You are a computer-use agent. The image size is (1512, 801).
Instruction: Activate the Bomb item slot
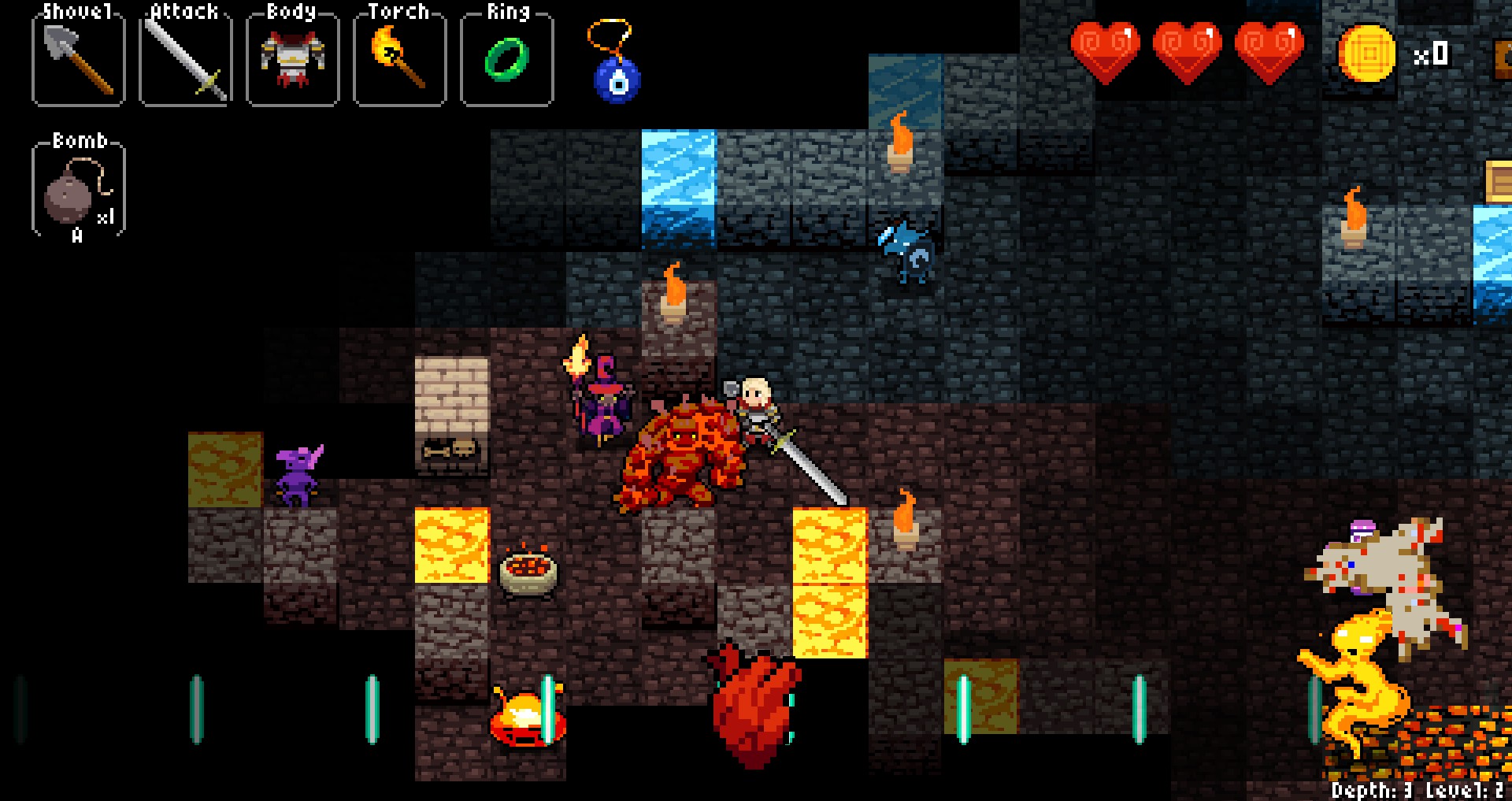click(x=78, y=191)
